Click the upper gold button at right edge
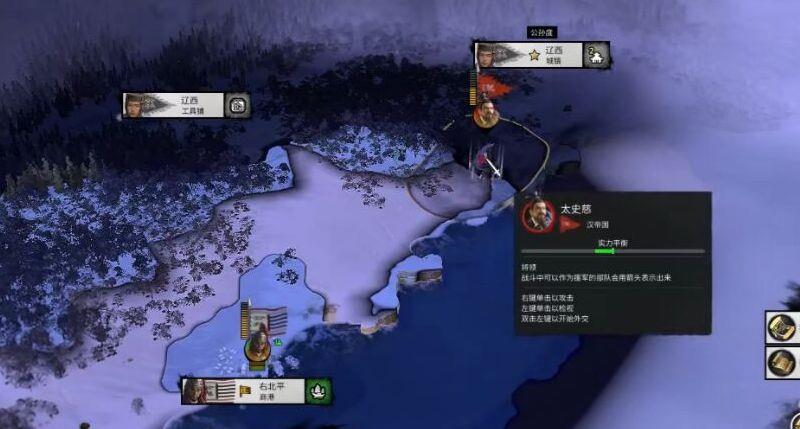The height and width of the screenshot is (429, 800). (x=783, y=327)
